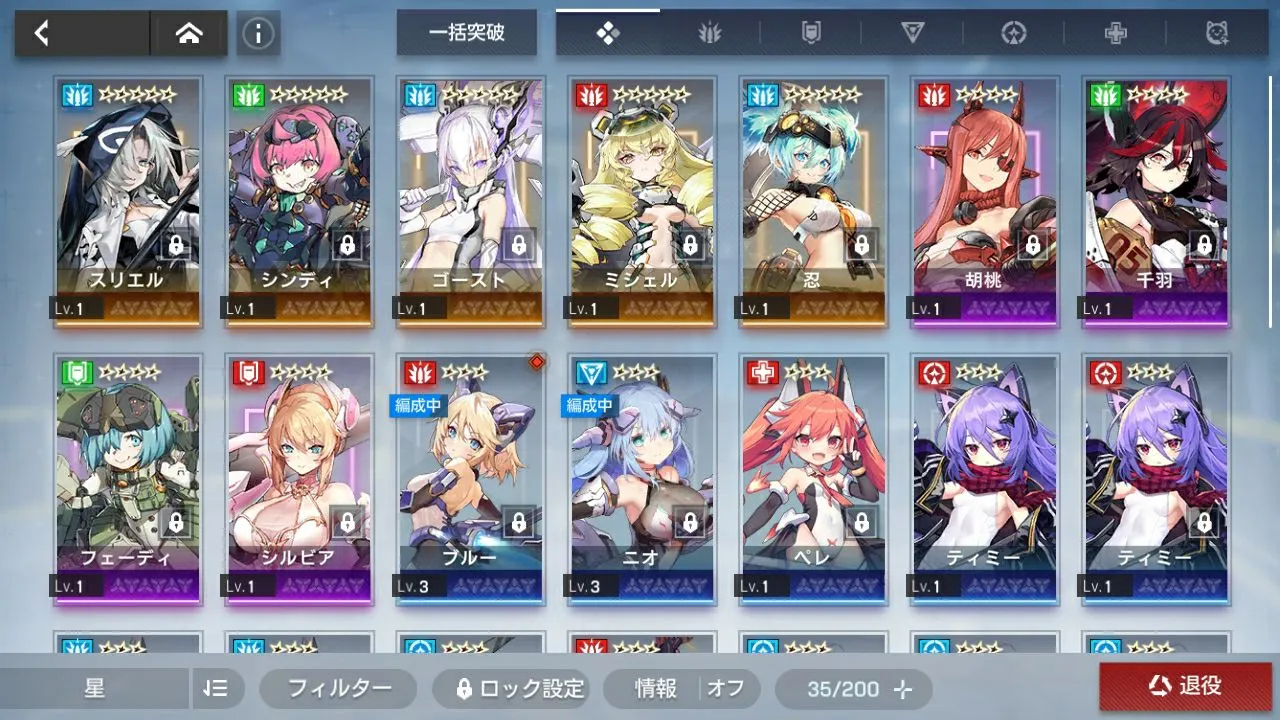The width and height of the screenshot is (1280, 720).
Task: Open the 胡桃 character card
Action: tap(986, 200)
